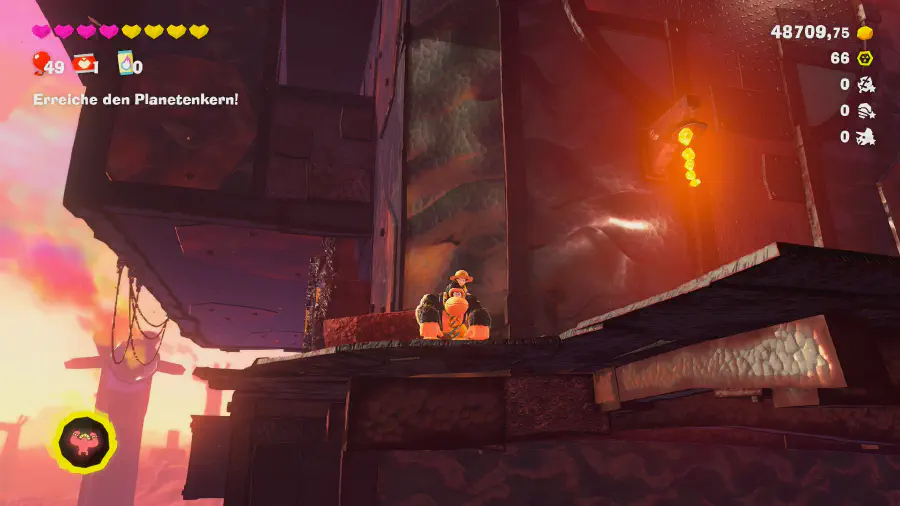Select the red juice can icon
This screenshot has height=506, width=900.
(x=84, y=65)
